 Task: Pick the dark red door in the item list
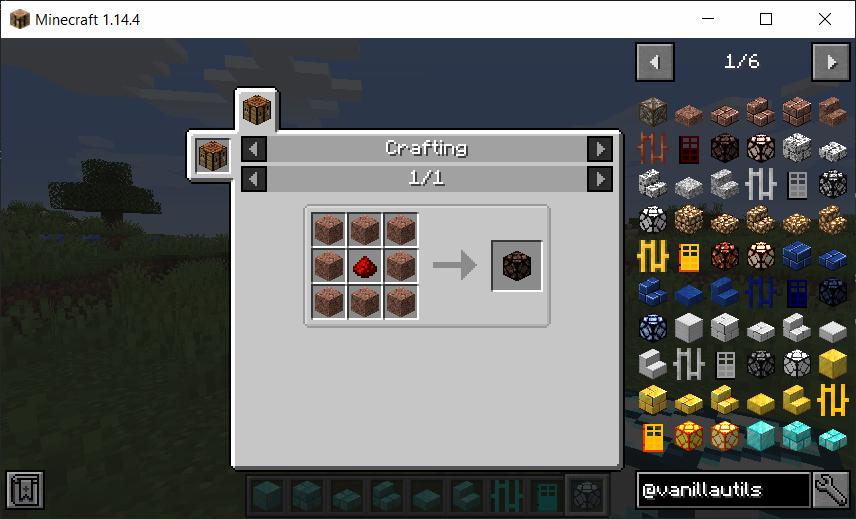coord(689,149)
